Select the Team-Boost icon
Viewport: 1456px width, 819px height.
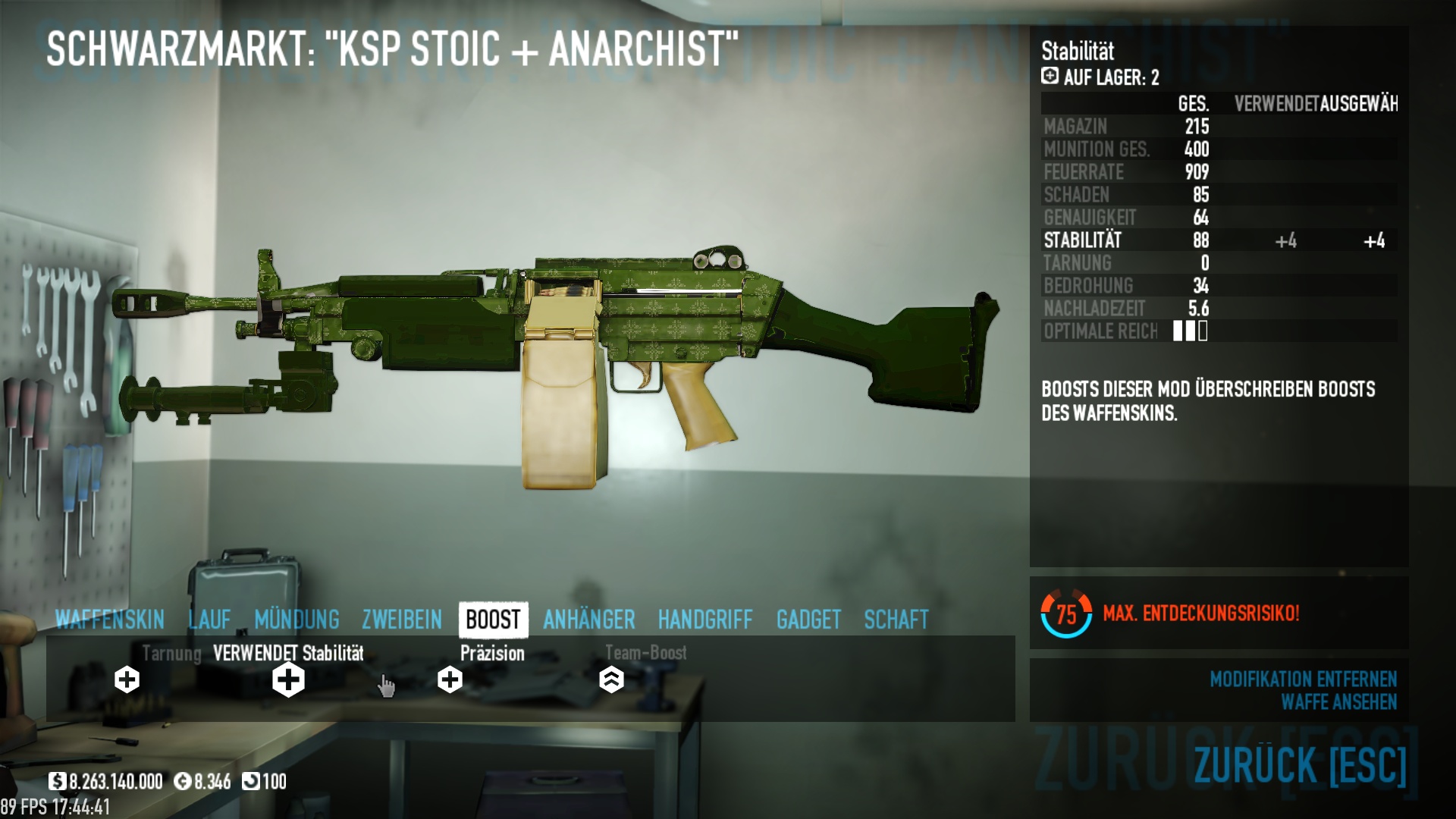tap(611, 679)
